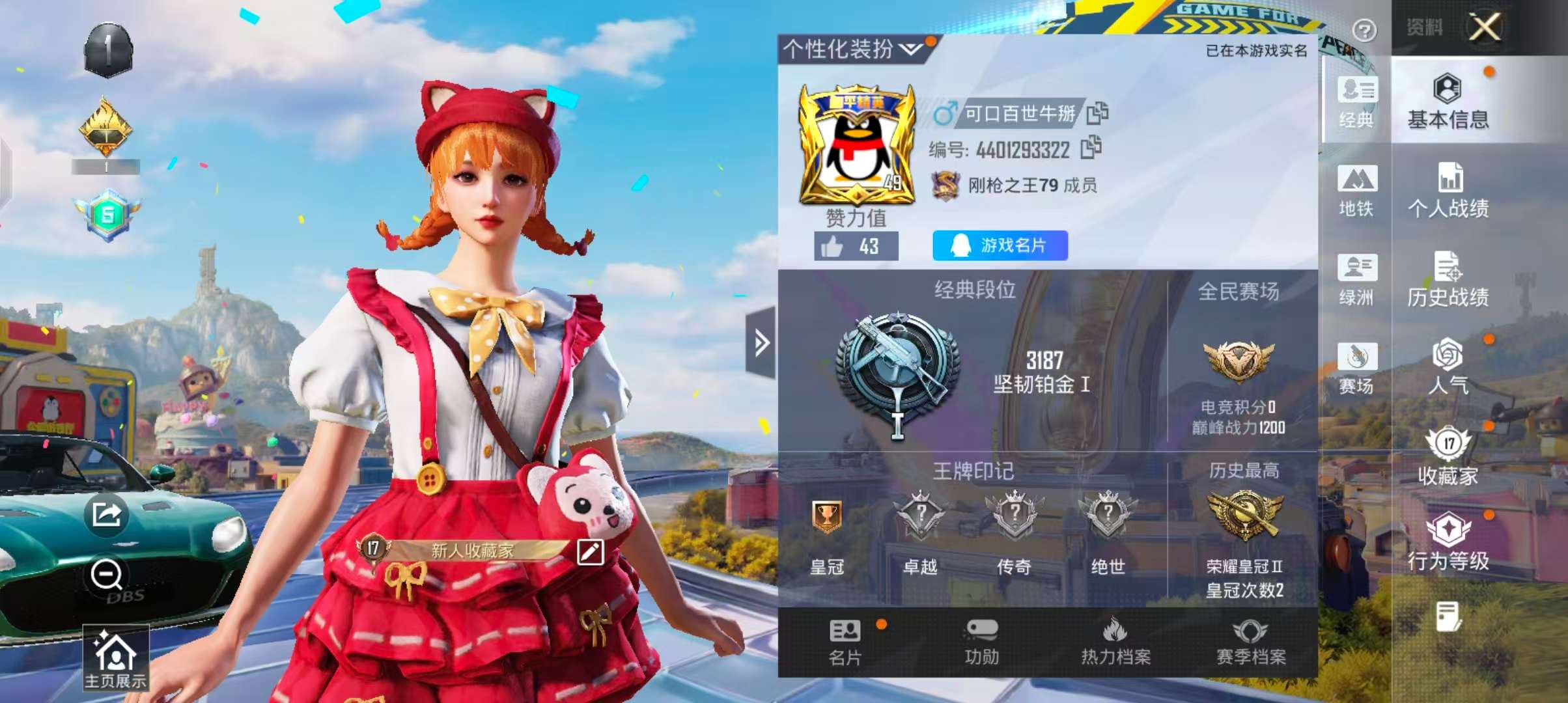Close the profile panel with the X

(x=1484, y=28)
